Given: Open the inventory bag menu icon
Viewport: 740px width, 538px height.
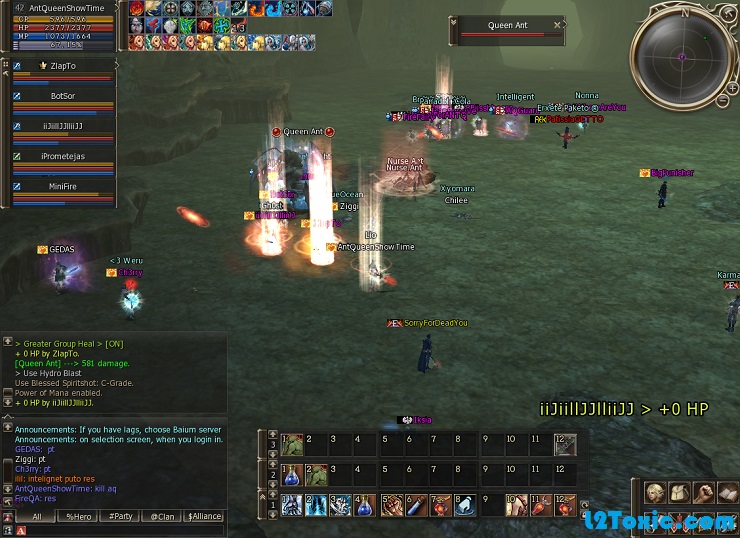Looking at the screenshot, I should click(679, 492).
